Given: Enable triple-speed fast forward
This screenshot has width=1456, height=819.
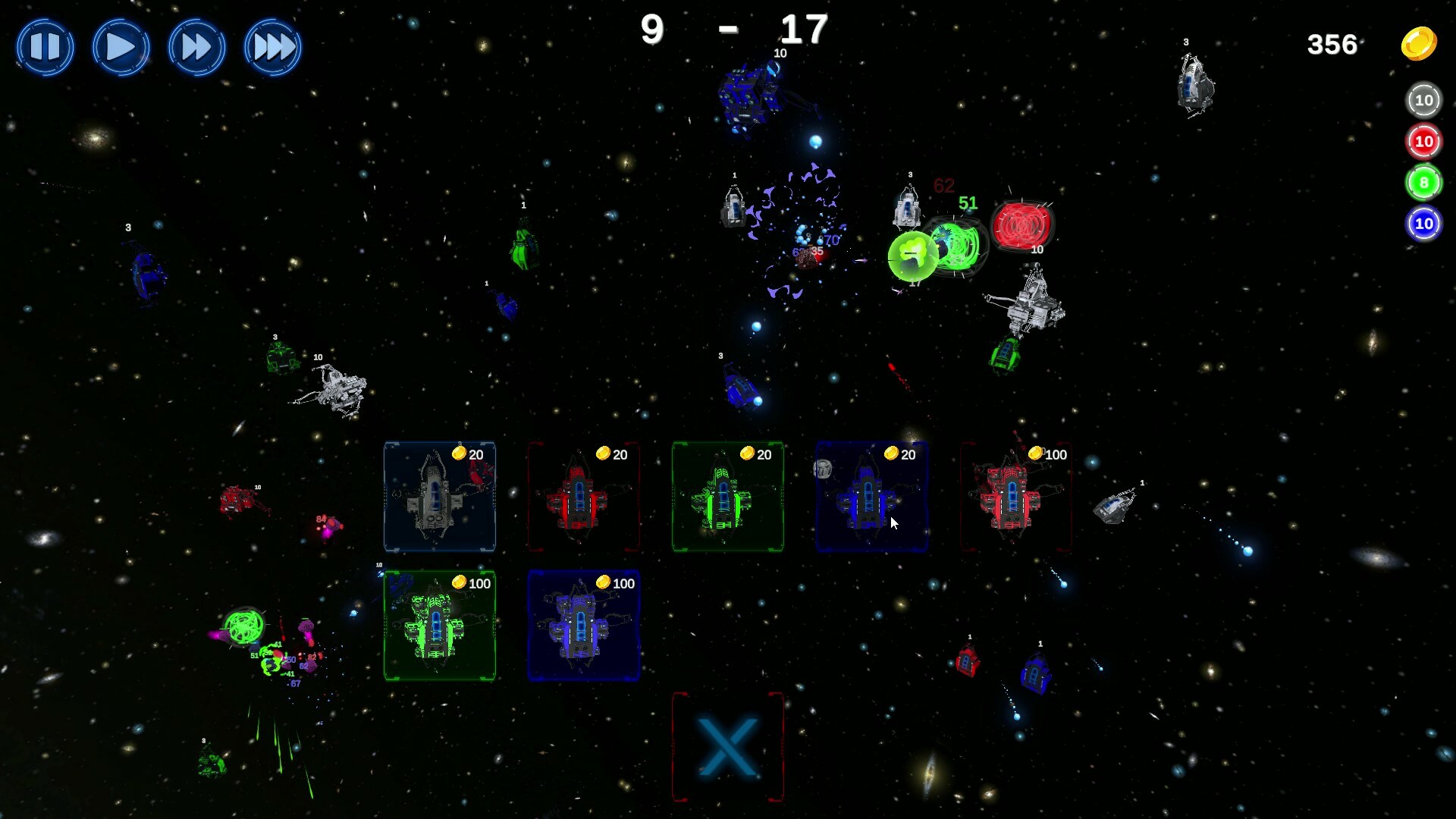Looking at the screenshot, I should tap(272, 47).
